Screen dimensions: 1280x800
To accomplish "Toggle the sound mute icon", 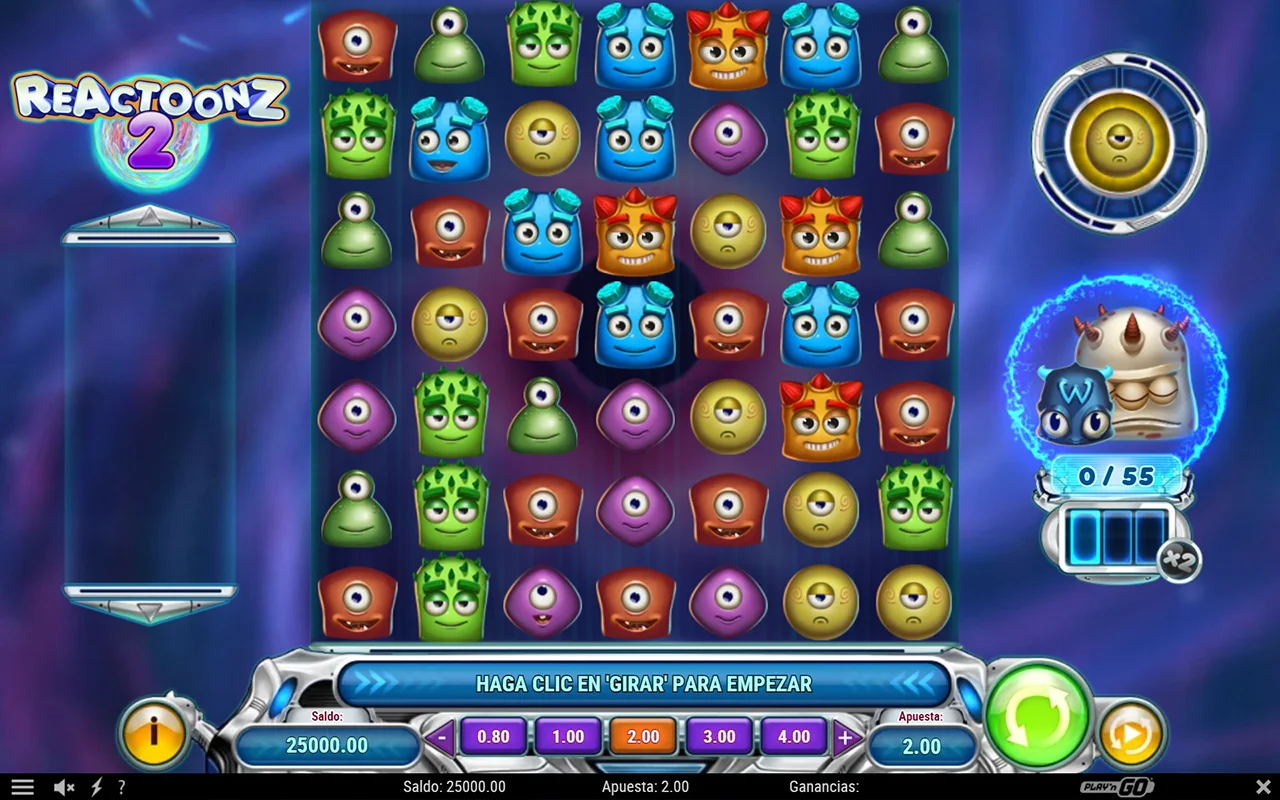I will click(64, 787).
